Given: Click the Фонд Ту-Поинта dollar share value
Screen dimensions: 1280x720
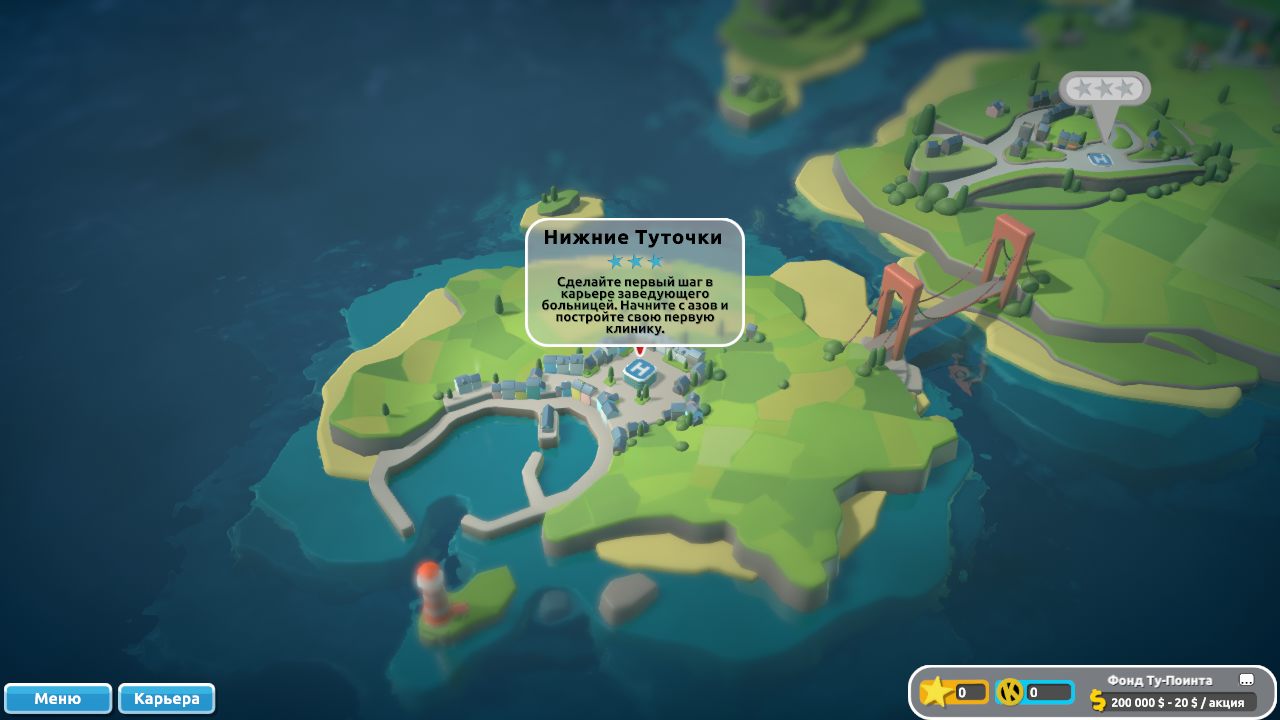Looking at the screenshot, I should tap(1176, 702).
